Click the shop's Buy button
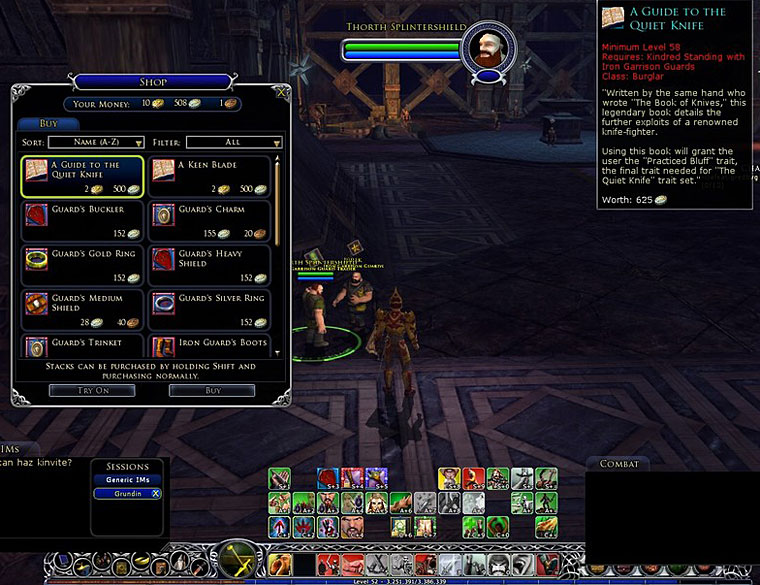This screenshot has height=585, width=760. [x=212, y=390]
